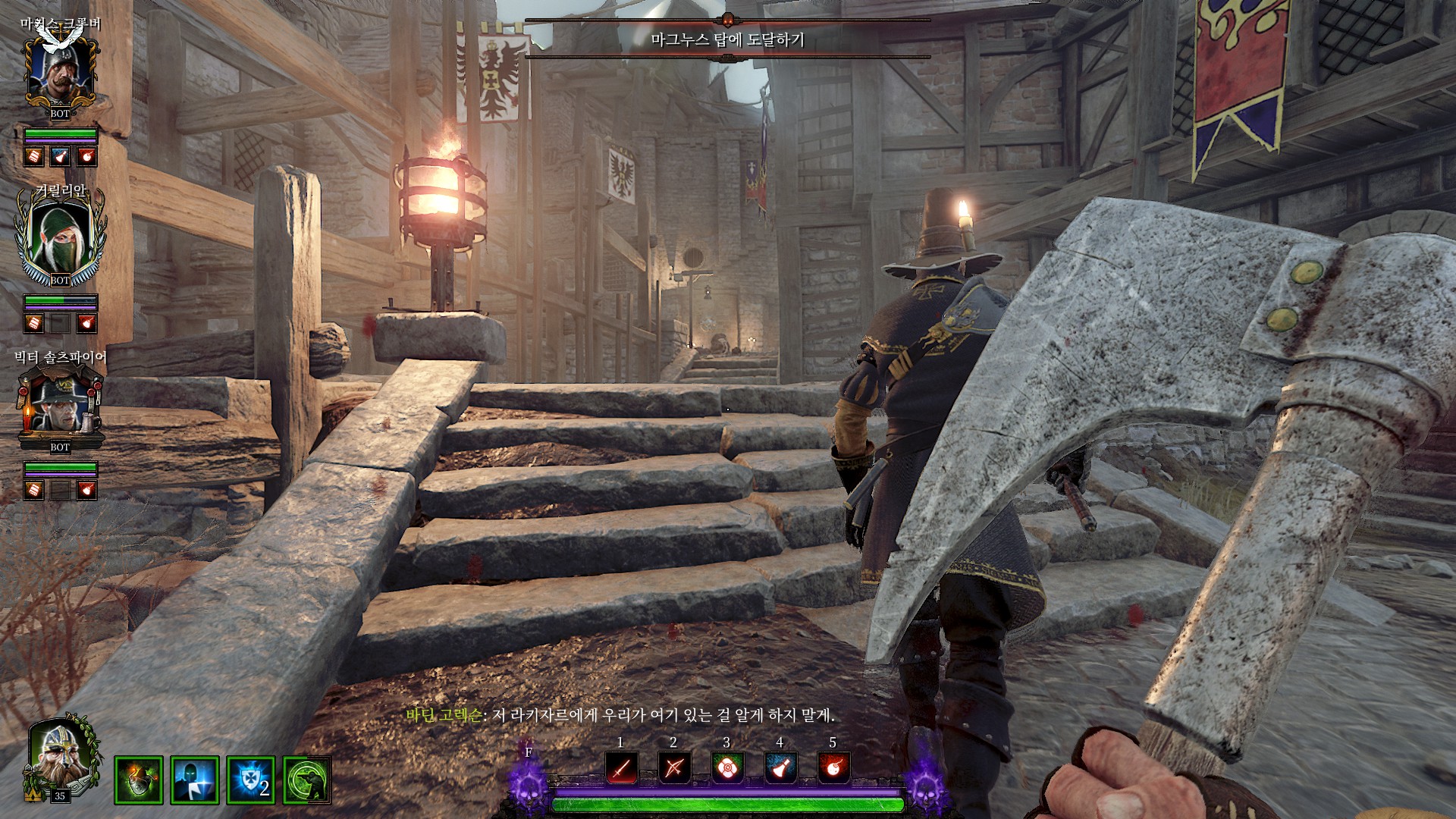Switch to the ranged bow weapon slot
The width and height of the screenshot is (1456, 819).
pyautogui.click(x=674, y=769)
